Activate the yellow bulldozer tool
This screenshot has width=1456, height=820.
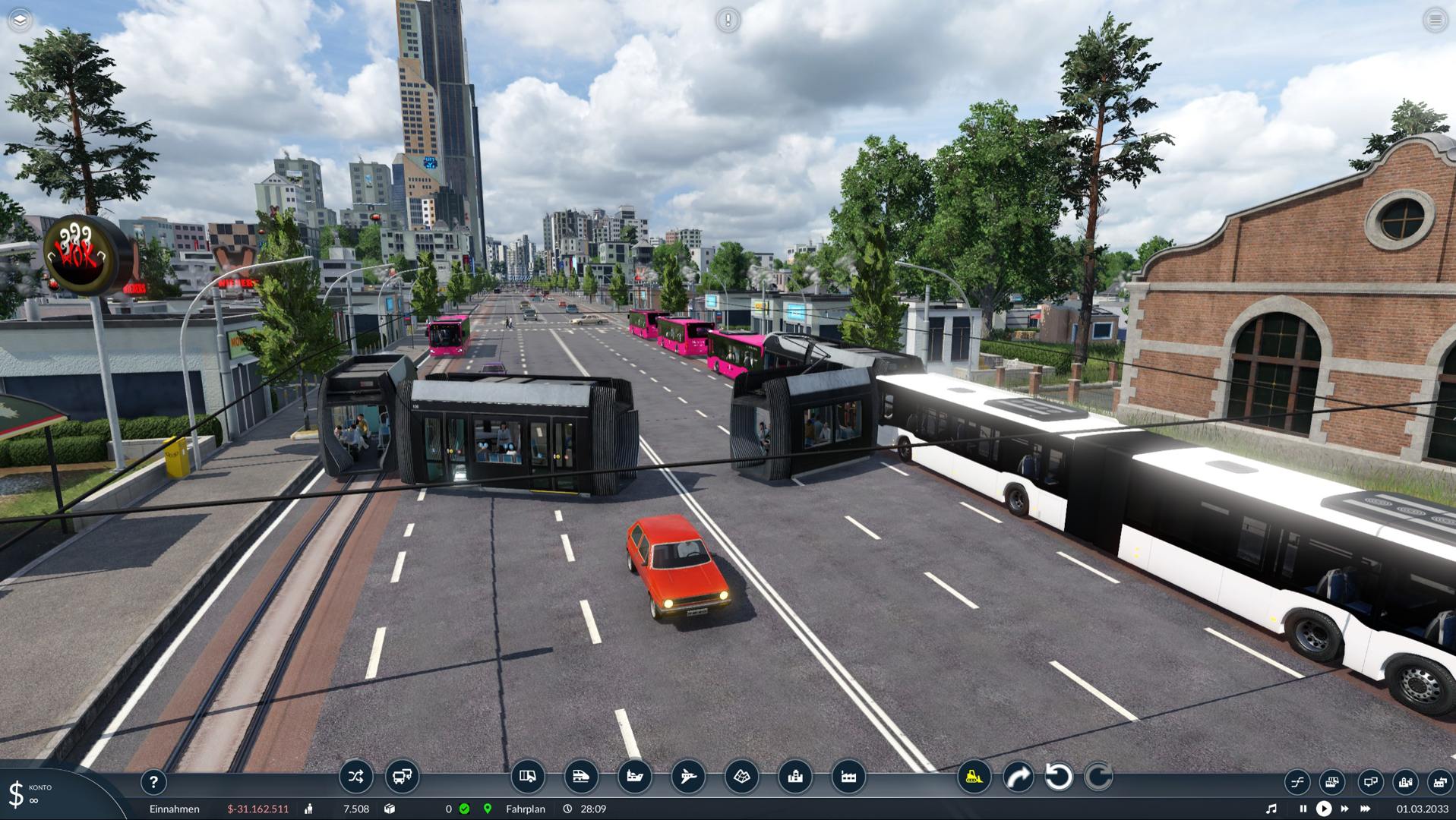click(974, 777)
